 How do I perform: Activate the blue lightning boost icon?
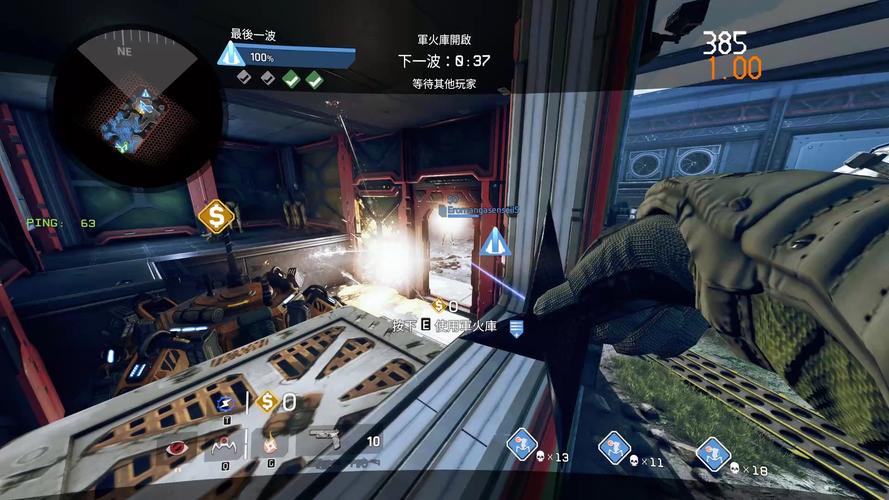223,403
